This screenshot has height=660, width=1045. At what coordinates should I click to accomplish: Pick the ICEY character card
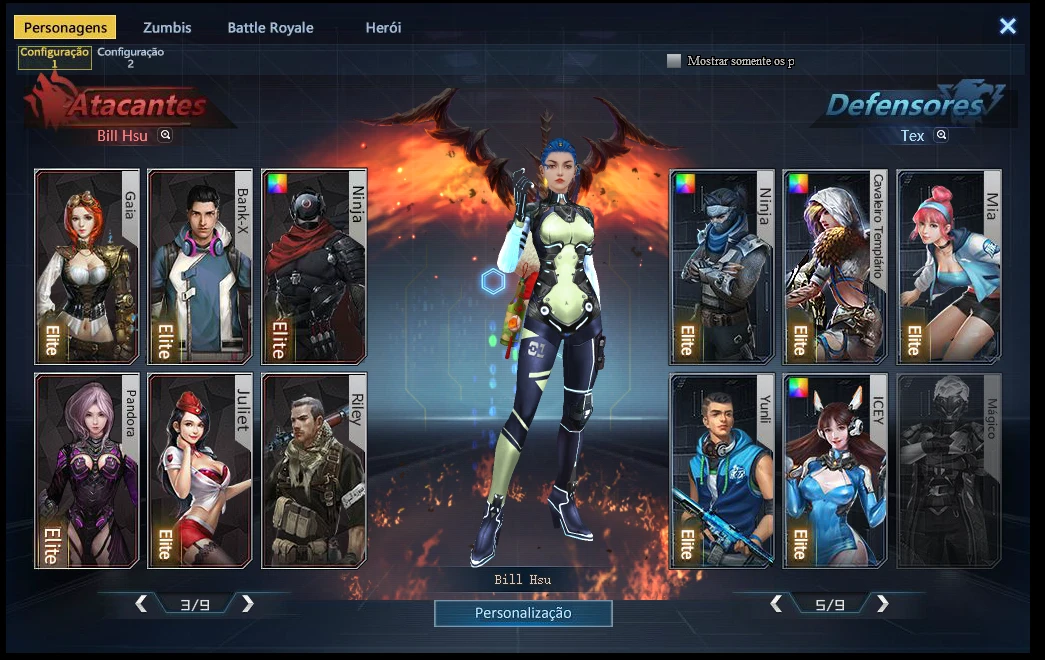point(834,470)
